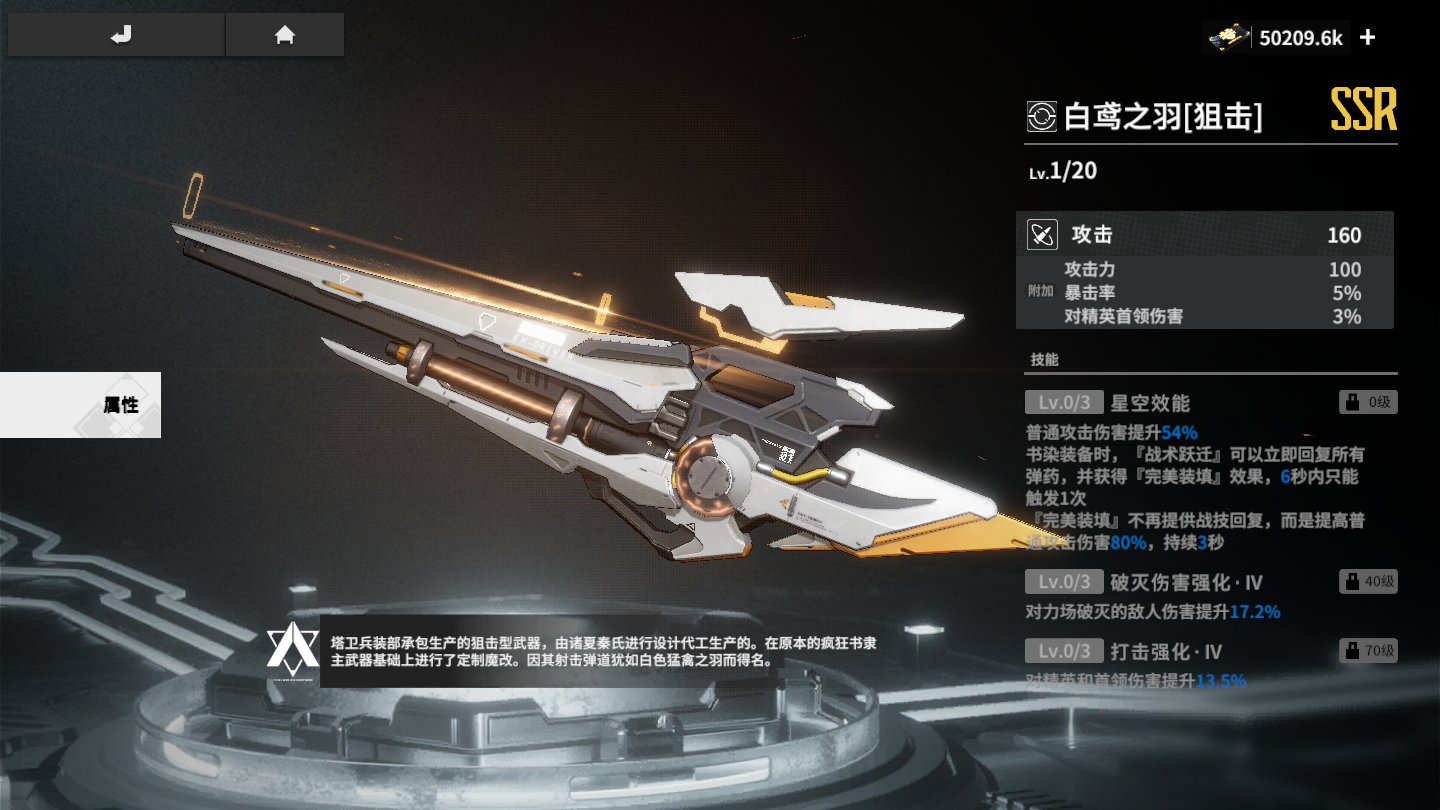Screen dimensions: 1440x810
Task: Add more currency with the plus button
Action: pyautogui.click(x=1368, y=38)
